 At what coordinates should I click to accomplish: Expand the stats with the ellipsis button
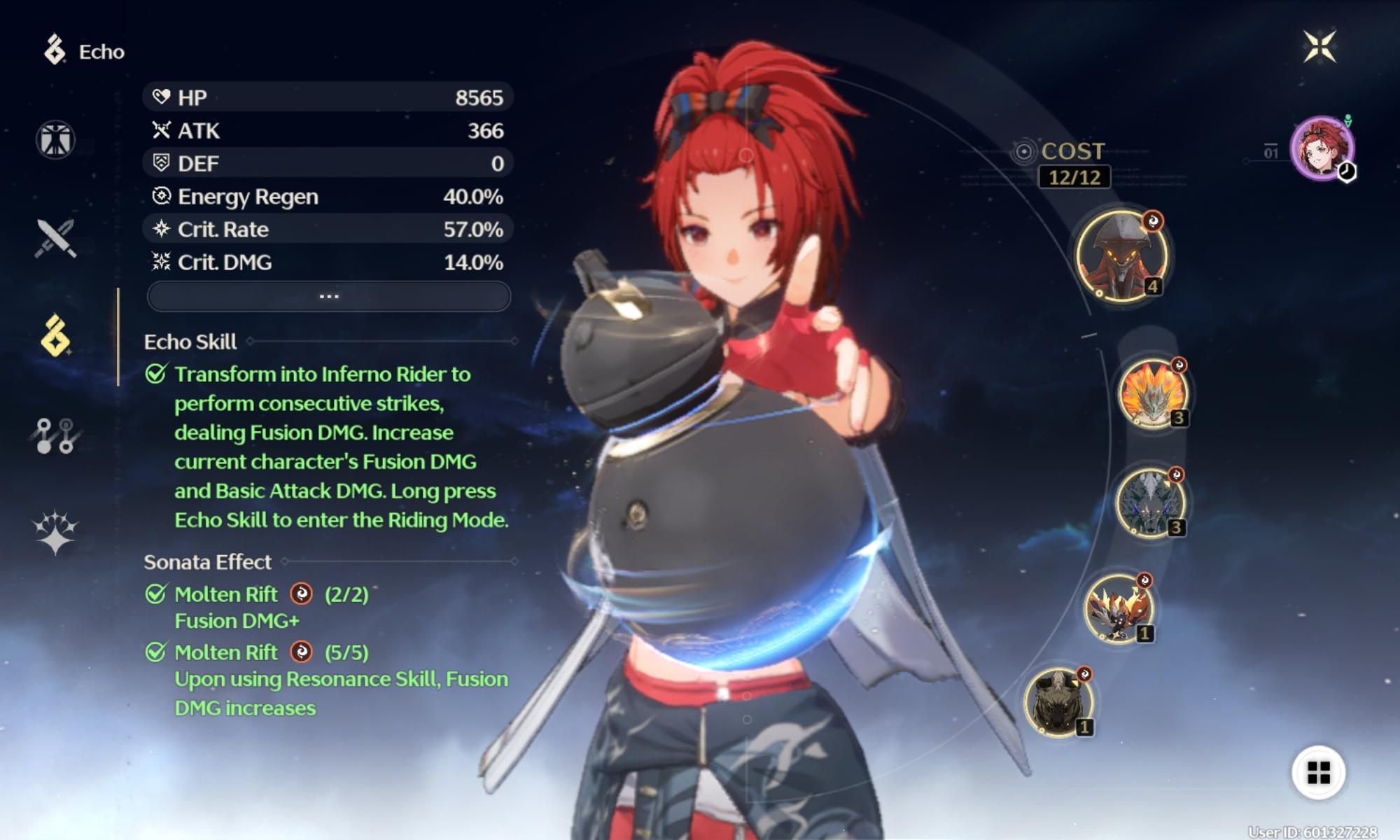(x=329, y=296)
